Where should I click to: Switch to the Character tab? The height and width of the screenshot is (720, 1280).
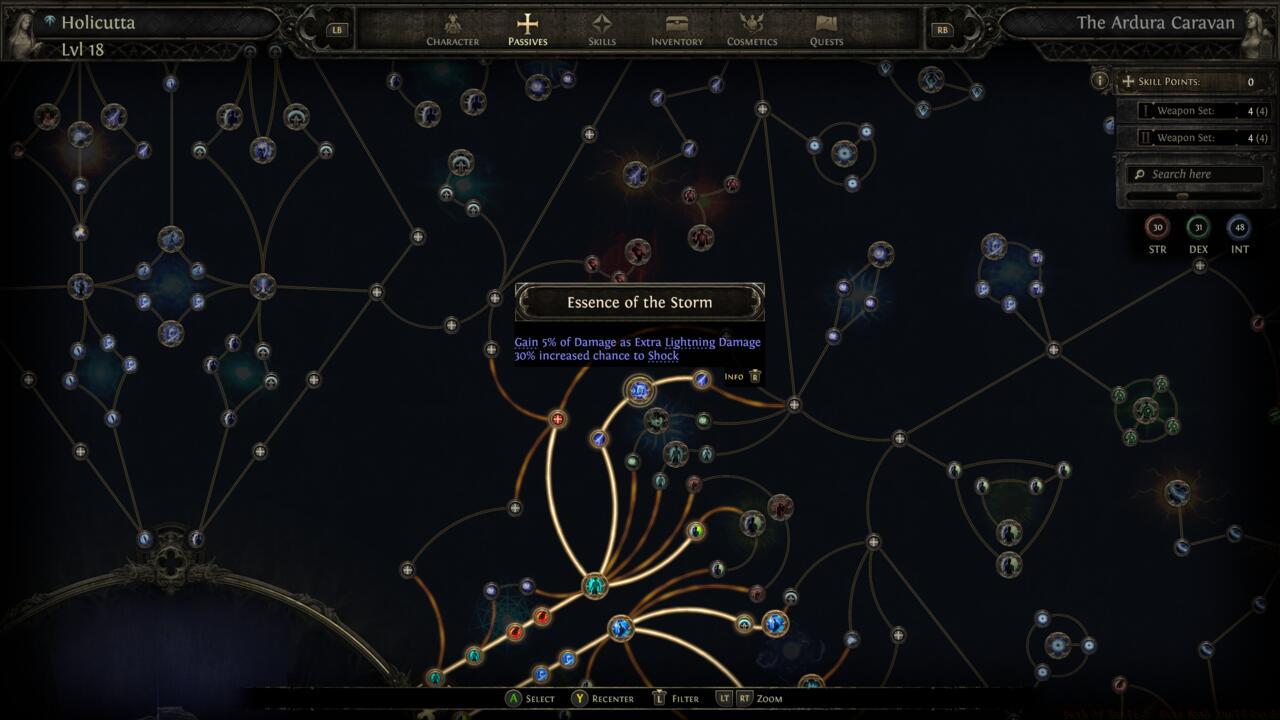tap(452, 30)
